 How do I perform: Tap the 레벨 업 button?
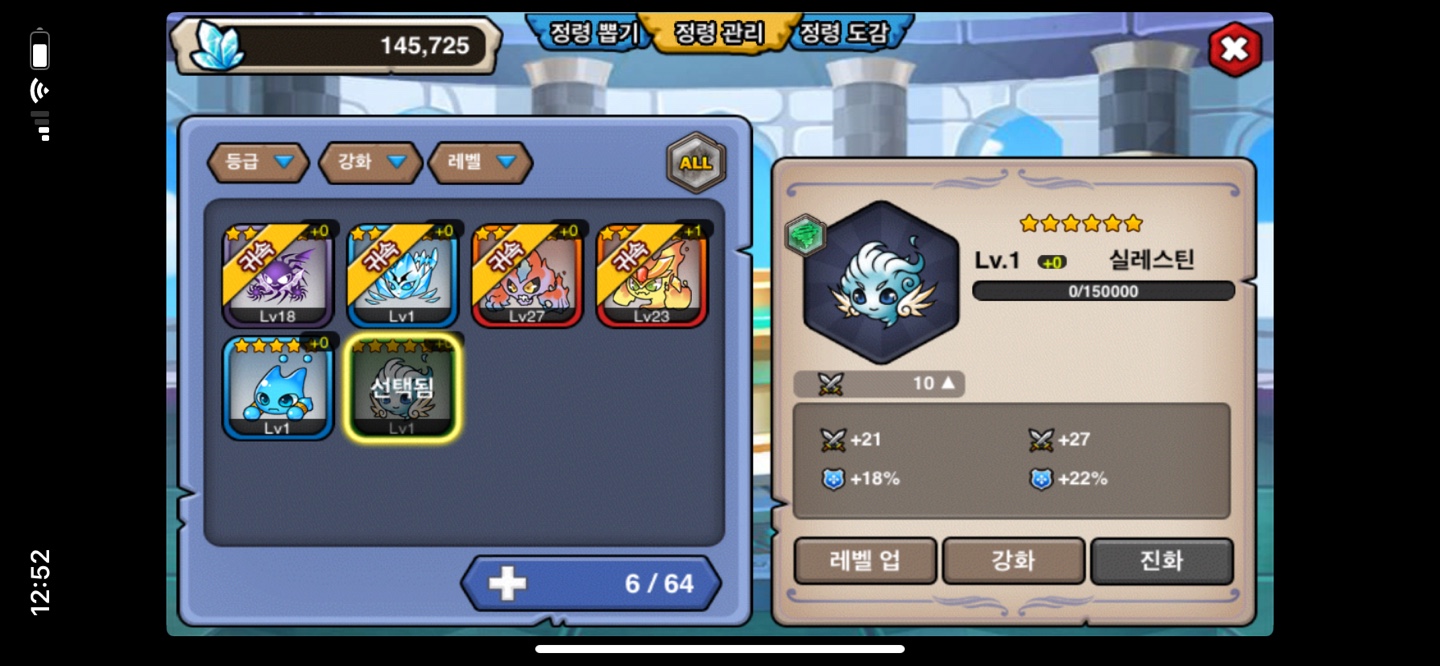pos(865,561)
